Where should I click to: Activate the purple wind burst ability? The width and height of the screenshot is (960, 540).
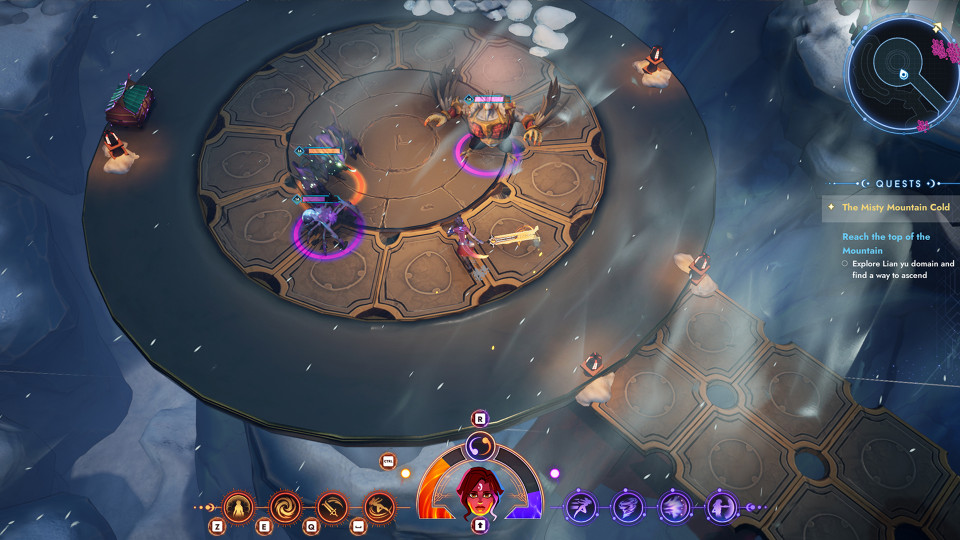tap(674, 507)
